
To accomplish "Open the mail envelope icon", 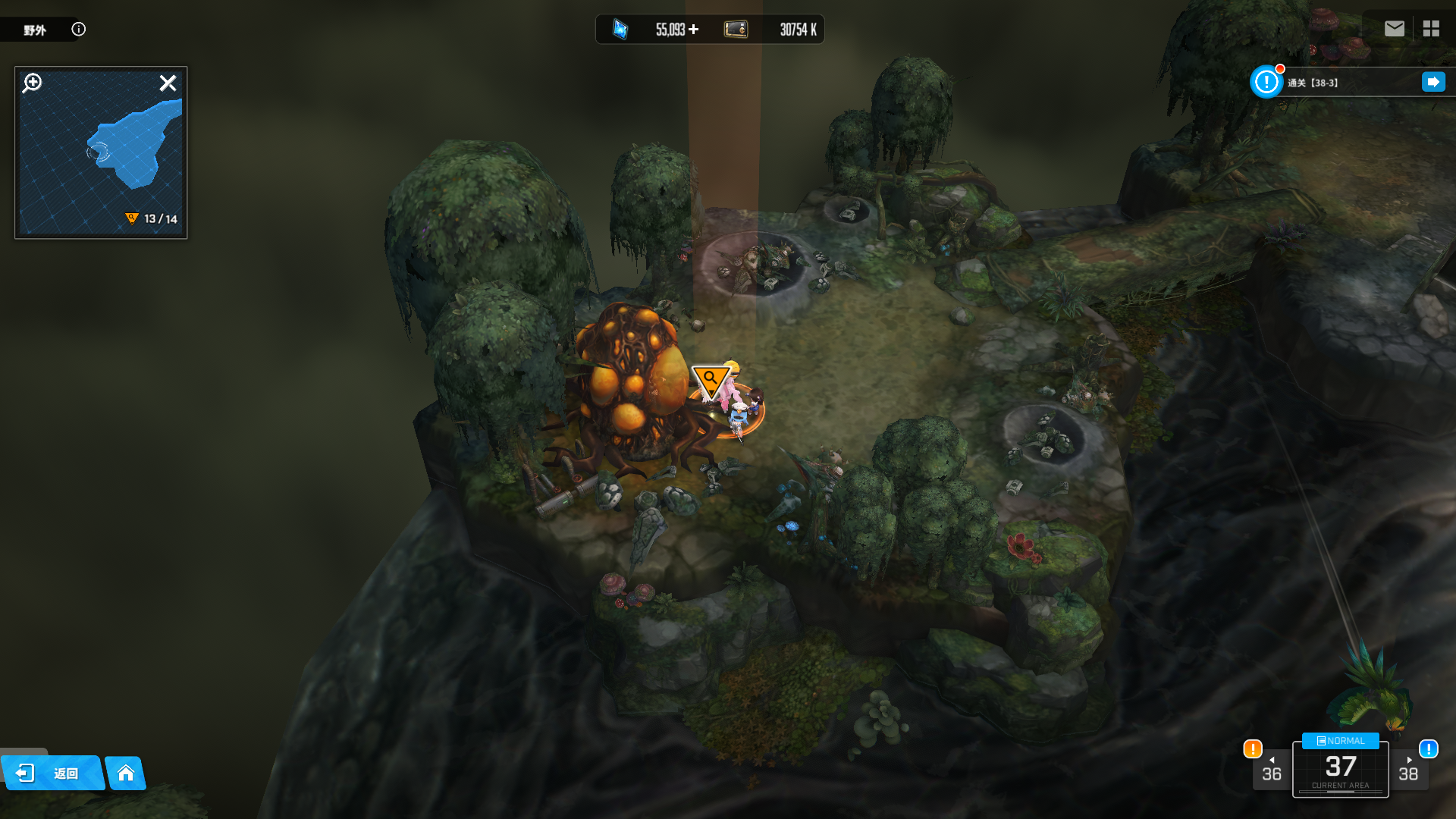I will [x=1394, y=29].
